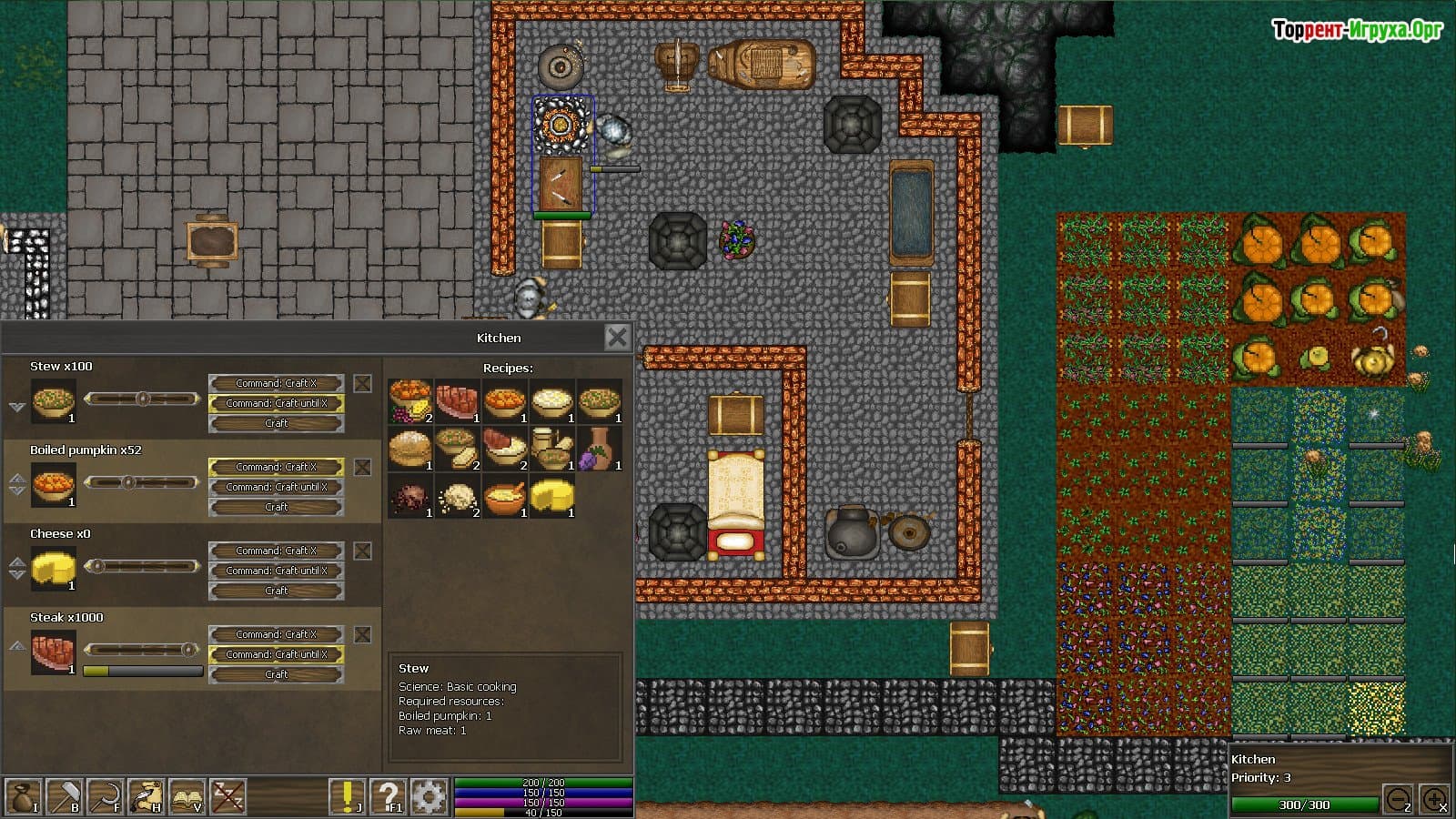Increase Kitchen priority with plus button
The width and height of the screenshot is (1456, 819).
point(1433,800)
